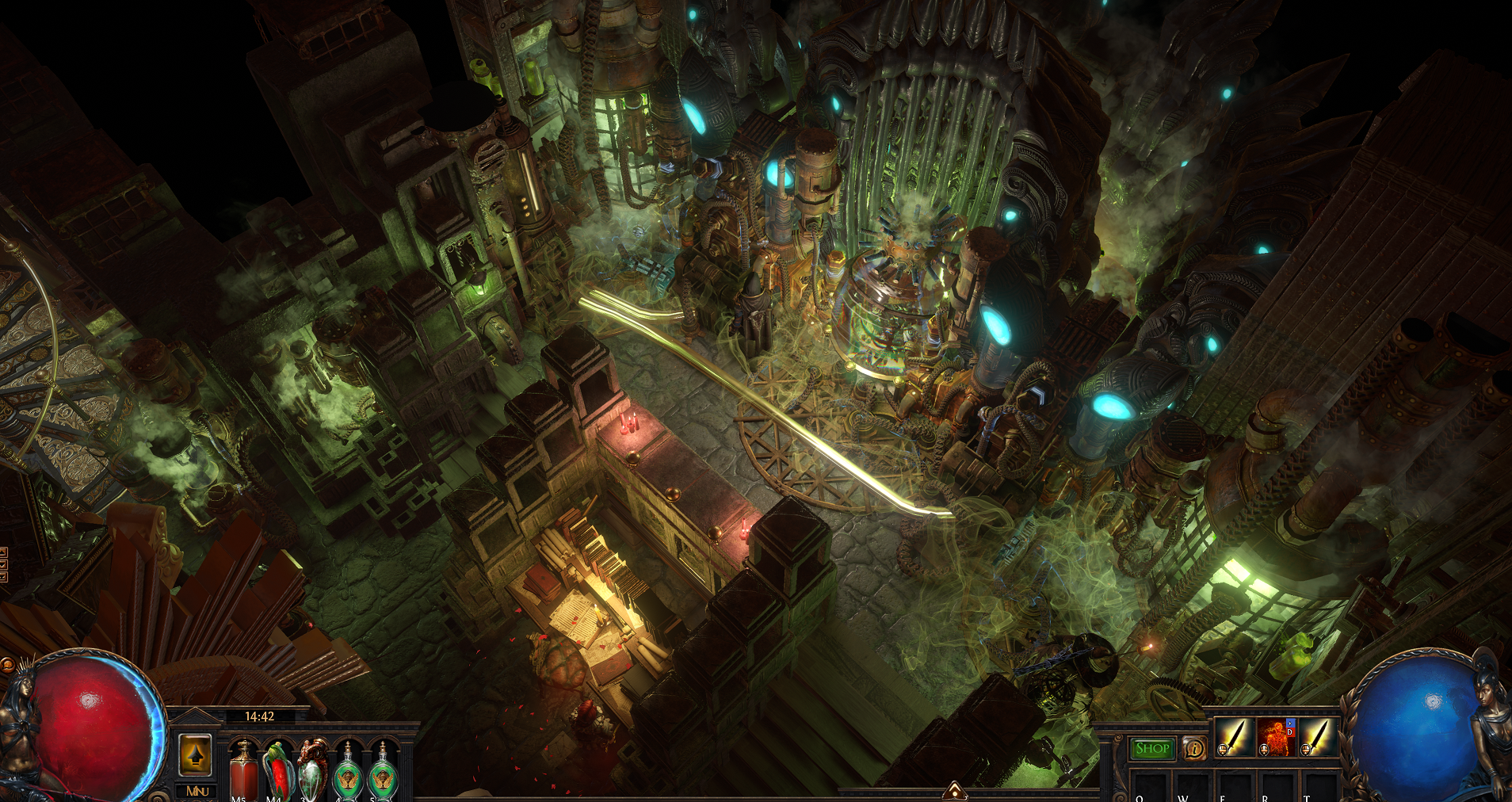The image size is (1512, 802).
Task: Click the orange info speech-bubble icon
Action: [1193, 748]
